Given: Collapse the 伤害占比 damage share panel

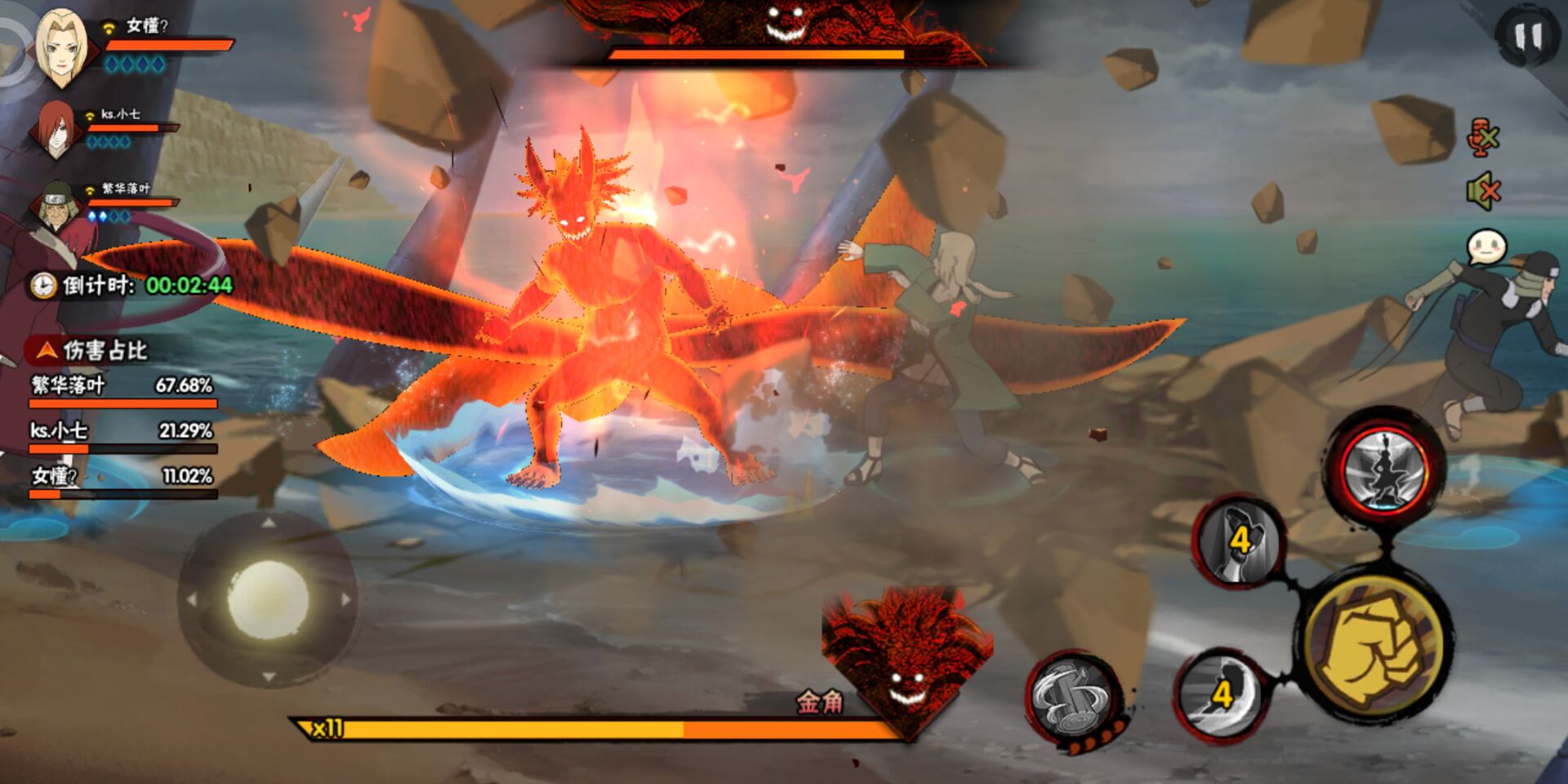Looking at the screenshot, I should [47, 351].
